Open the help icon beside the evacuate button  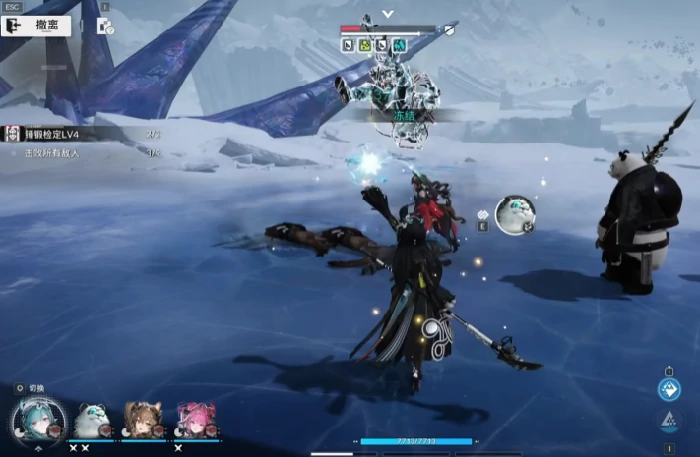(104, 26)
